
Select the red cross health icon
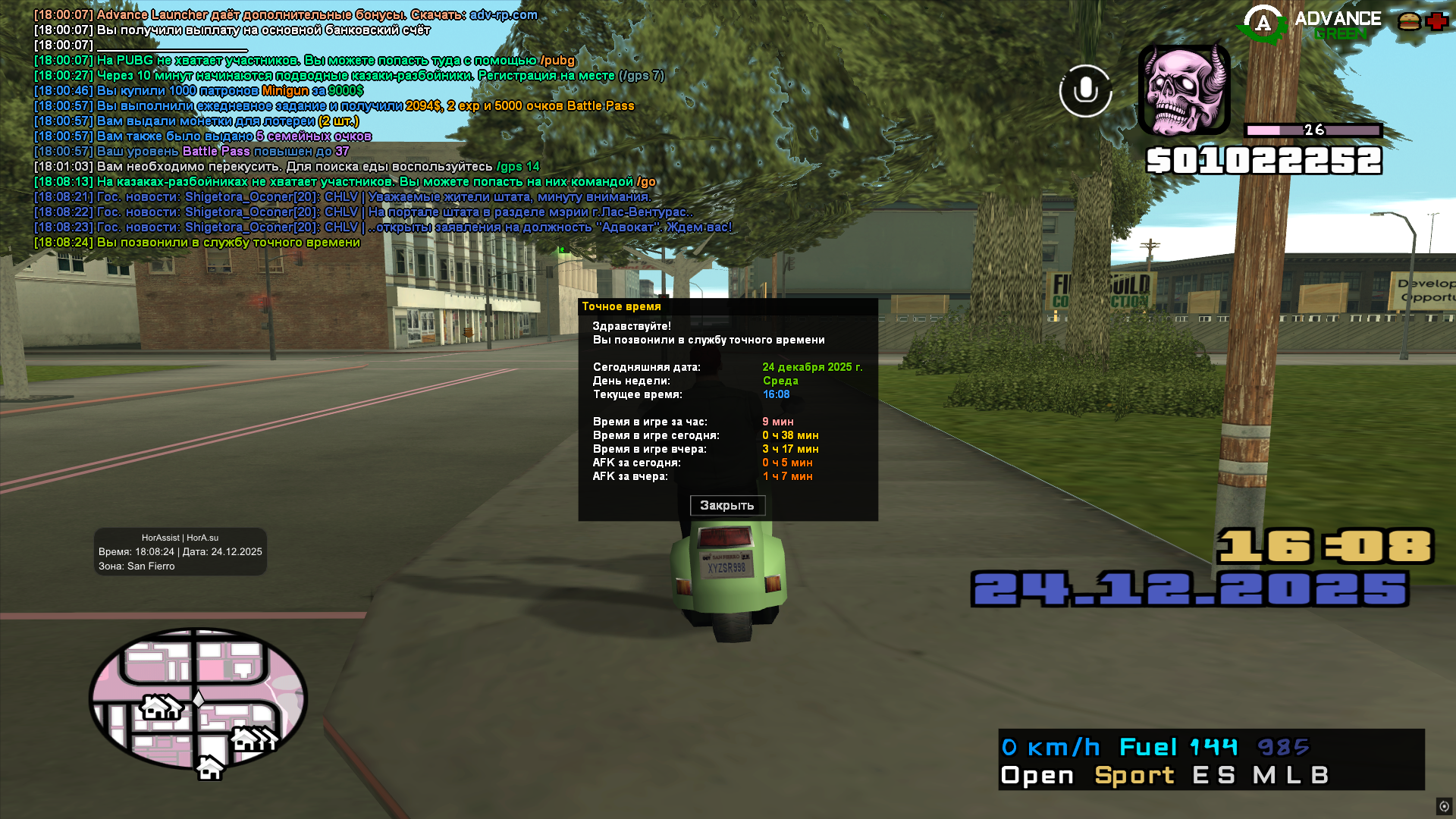1437,21
